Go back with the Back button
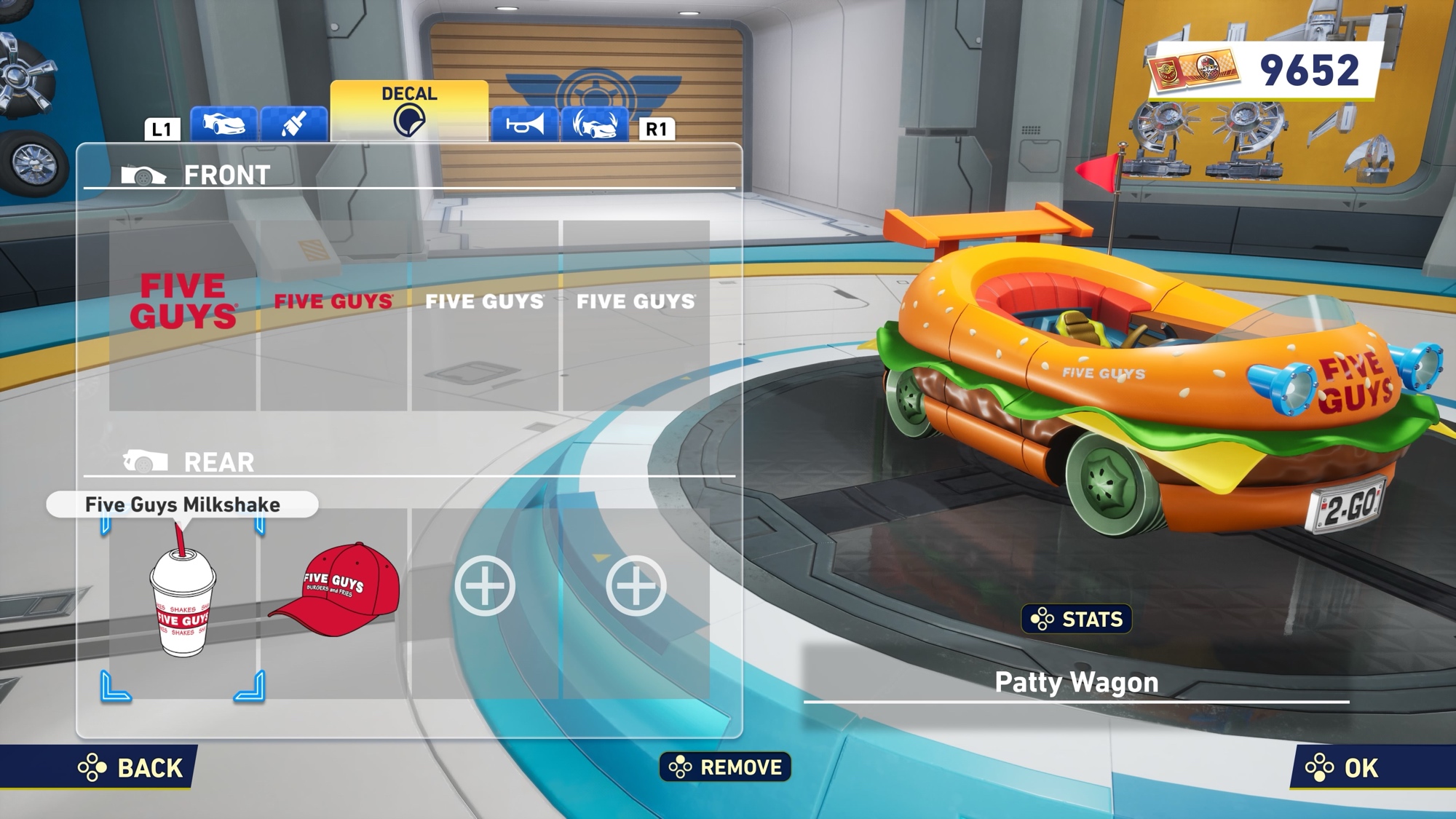The width and height of the screenshot is (1456, 819). (x=132, y=768)
